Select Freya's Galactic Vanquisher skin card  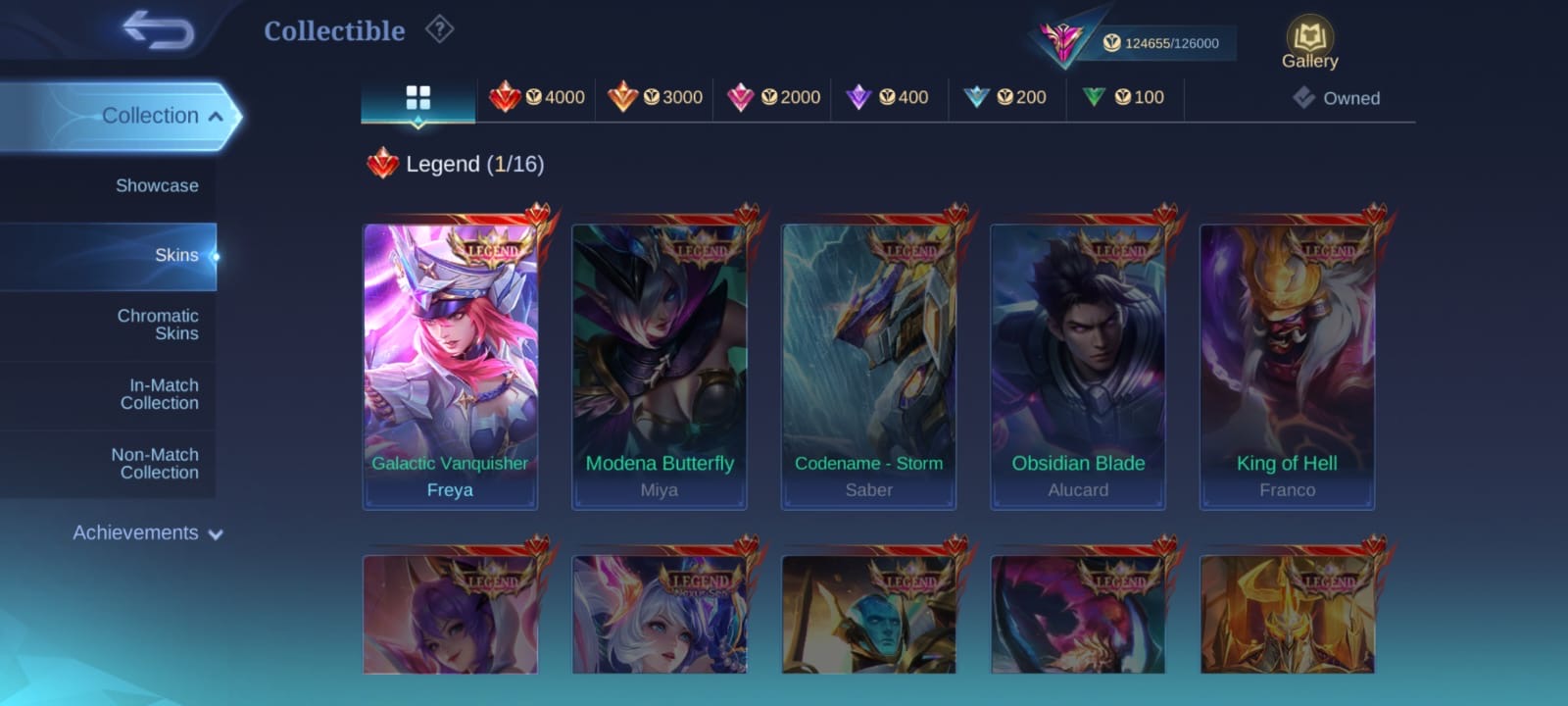pos(450,365)
